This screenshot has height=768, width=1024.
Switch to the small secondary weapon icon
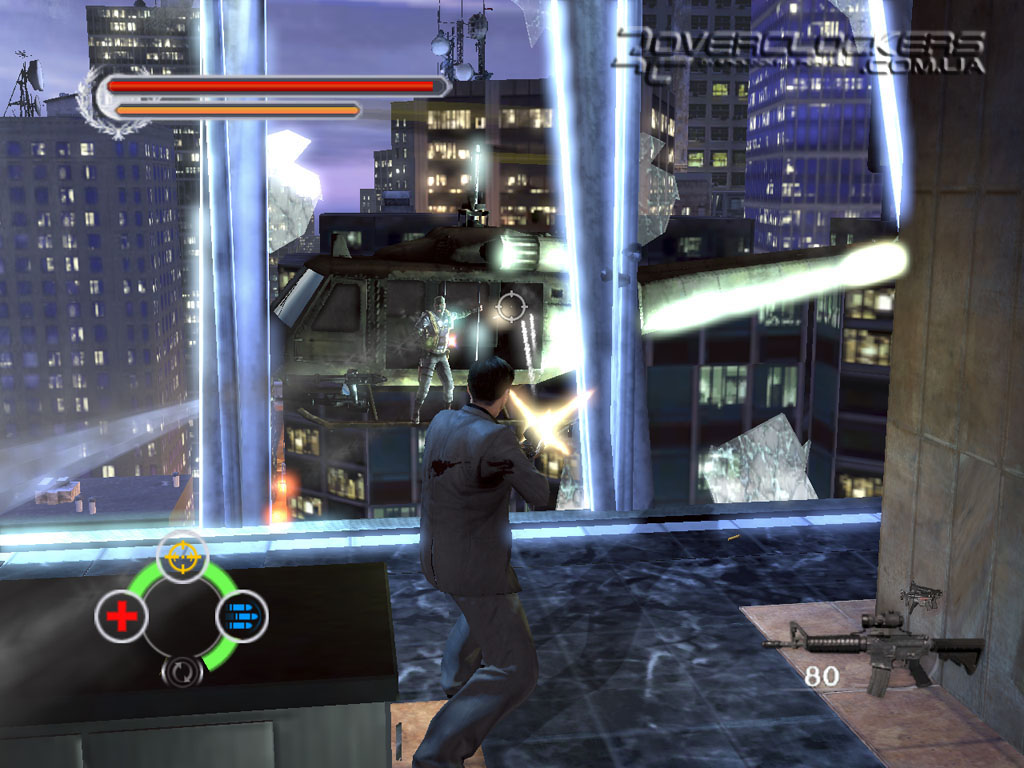pos(921,596)
